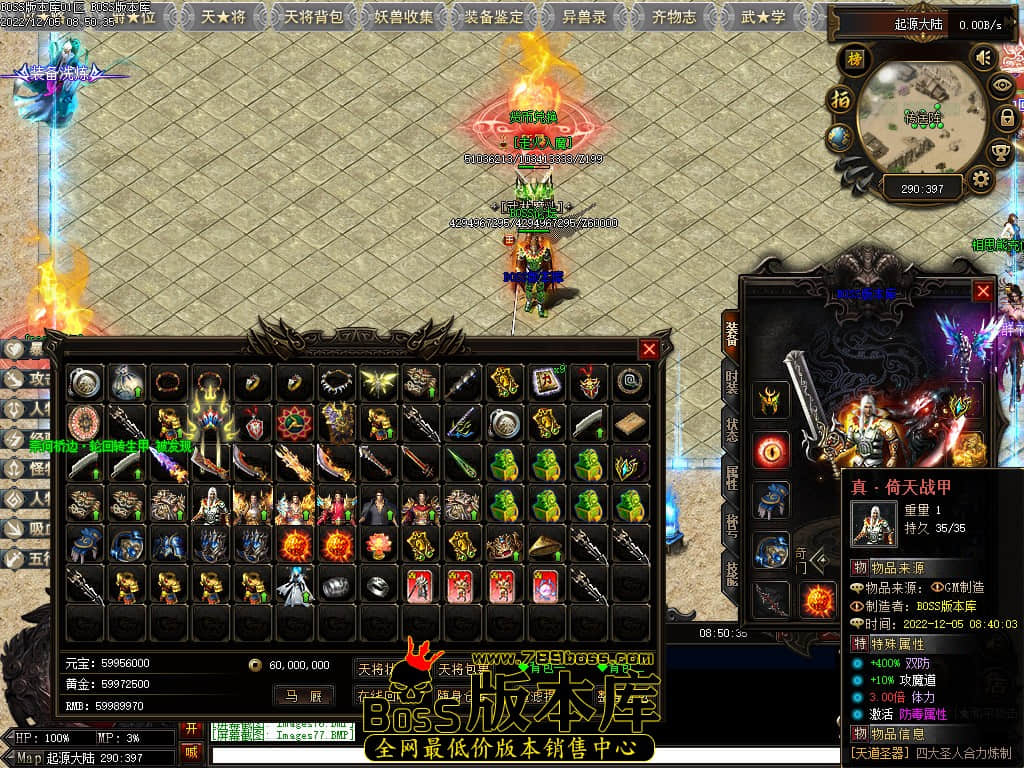Open the 妖兽收集 menu
The image size is (1024, 768).
(x=405, y=16)
